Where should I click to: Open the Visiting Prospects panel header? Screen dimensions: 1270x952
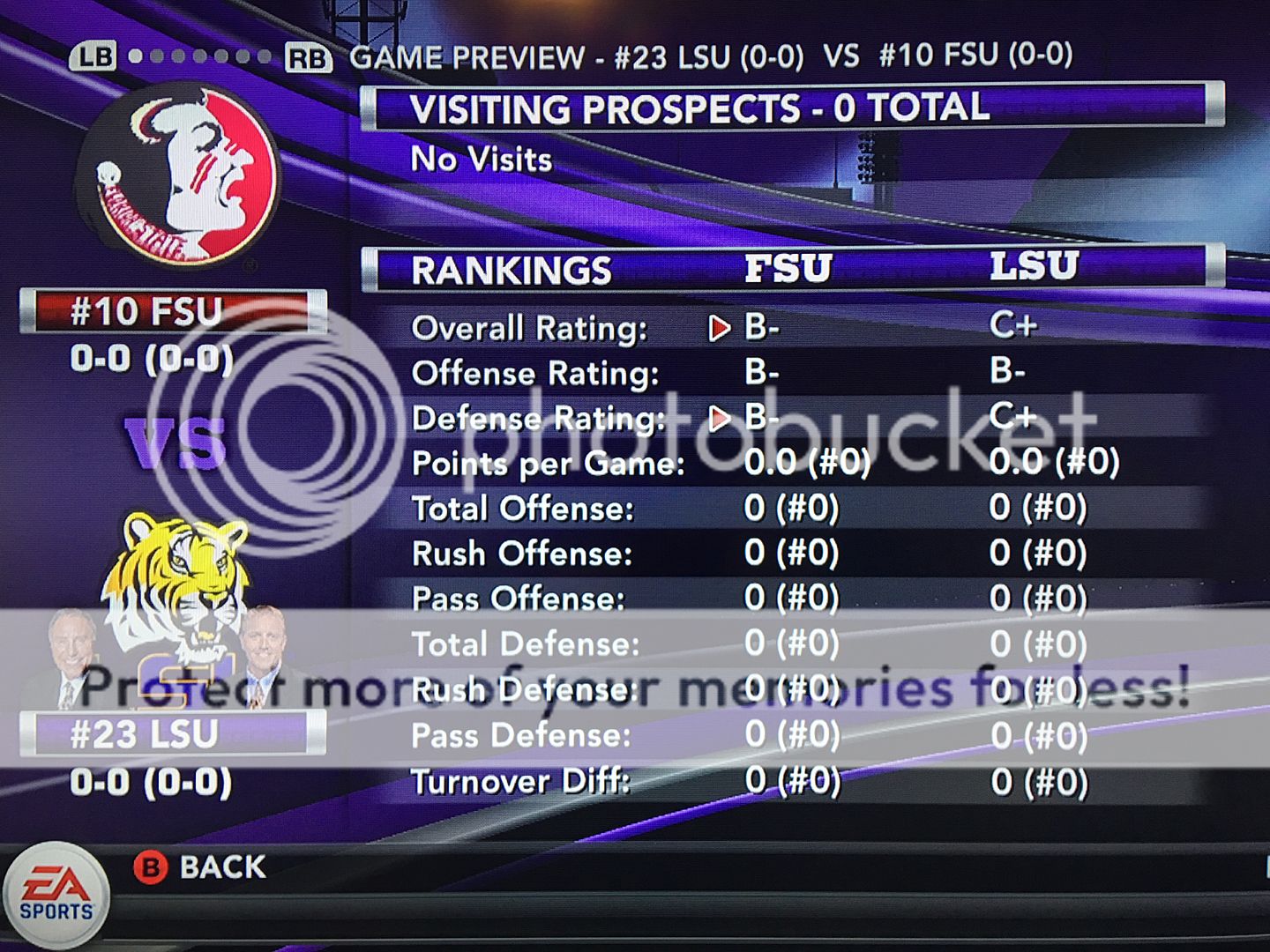[789, 108]
